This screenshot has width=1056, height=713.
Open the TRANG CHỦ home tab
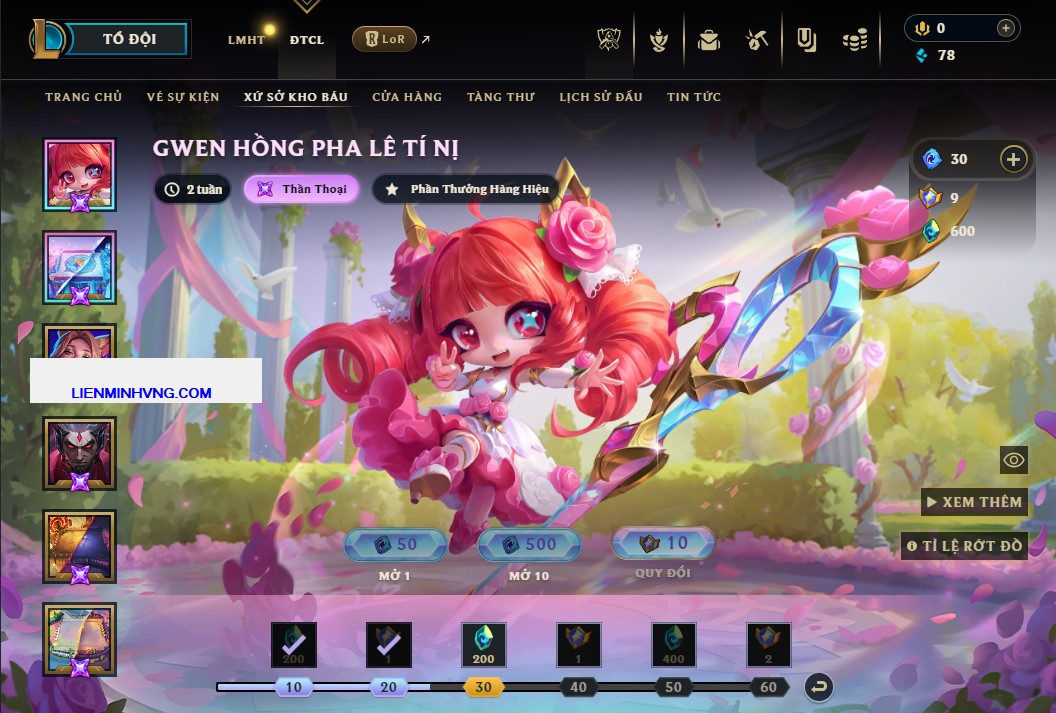tap(83, 97)
